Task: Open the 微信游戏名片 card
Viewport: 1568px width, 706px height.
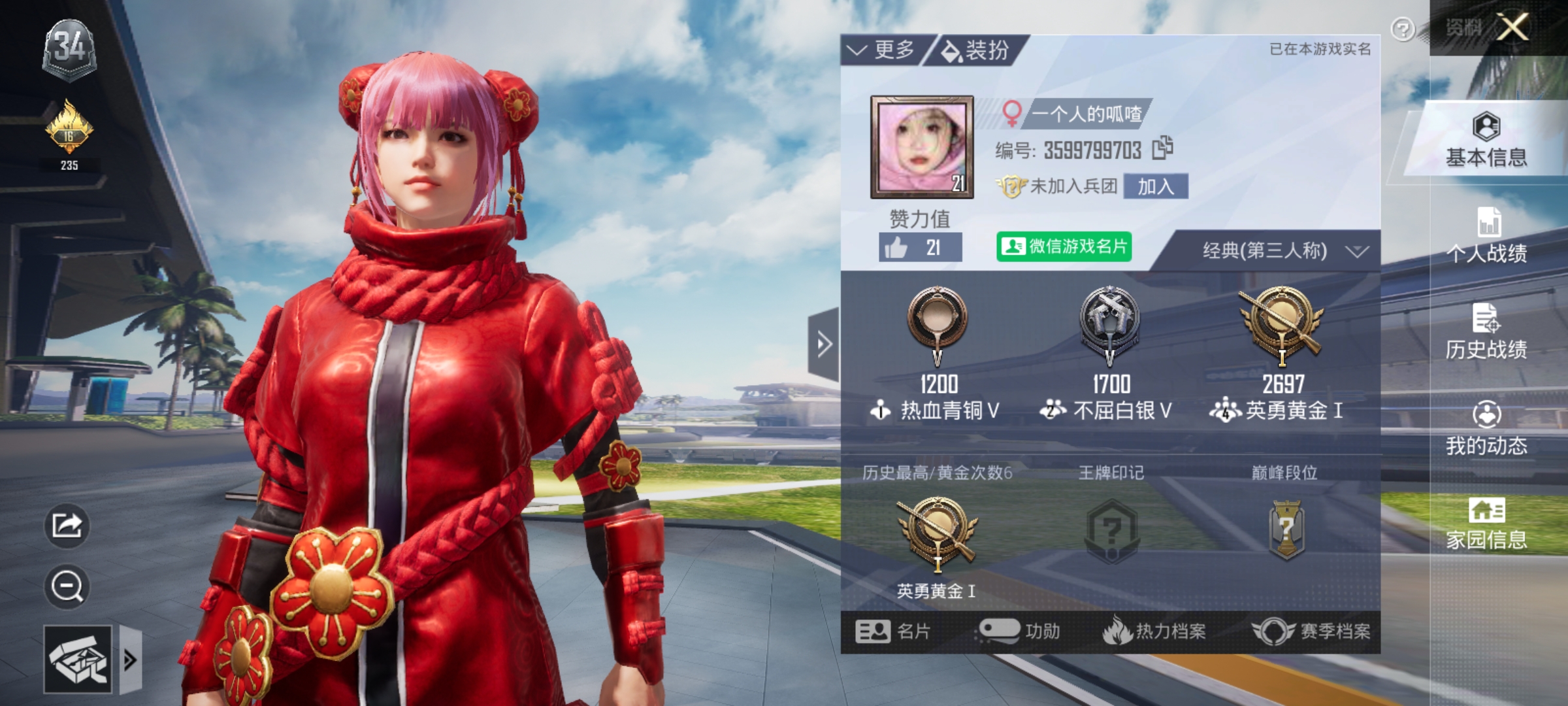Action: tap(1064, 247)
